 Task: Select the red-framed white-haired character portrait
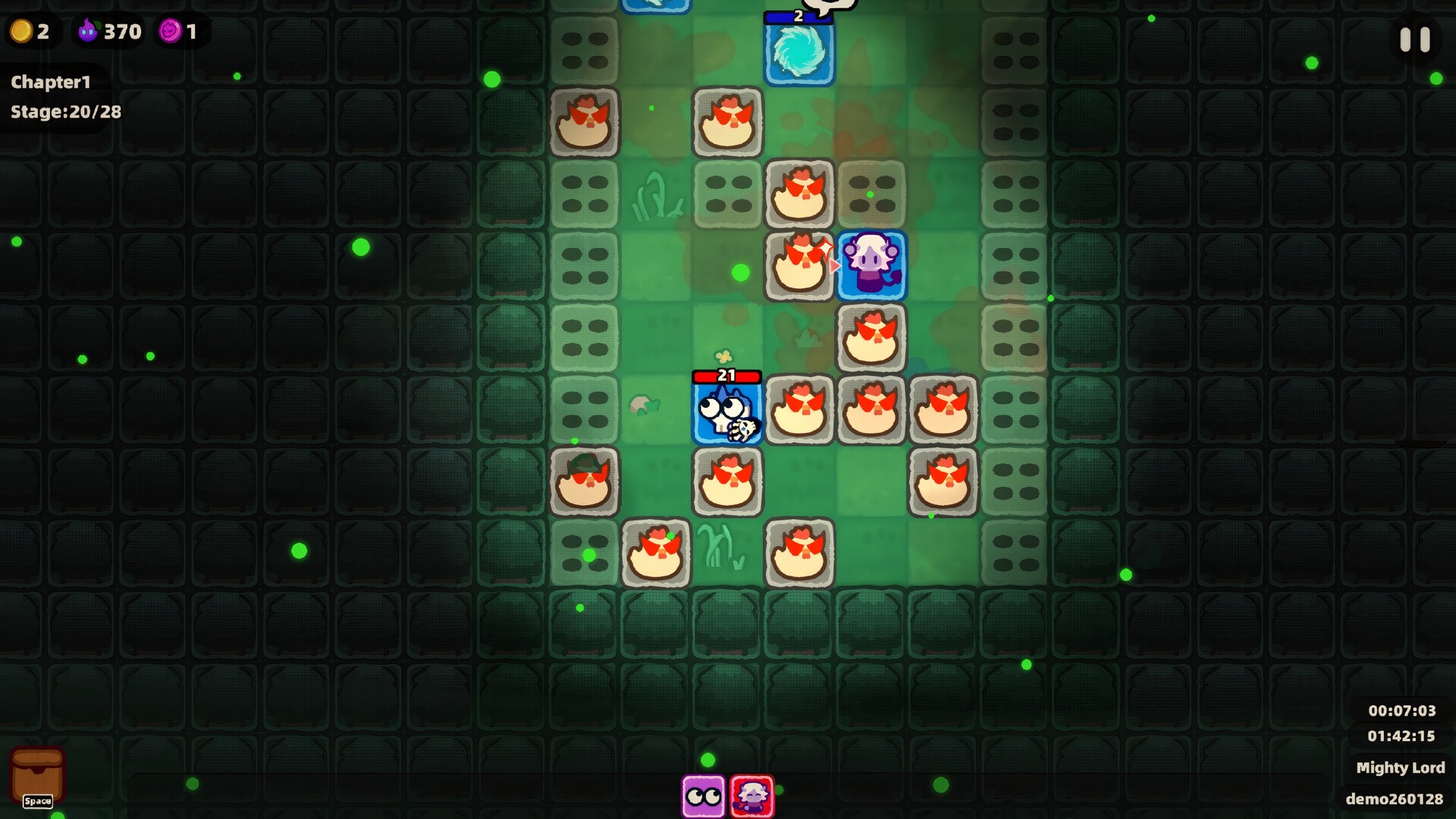click(752, 796)
